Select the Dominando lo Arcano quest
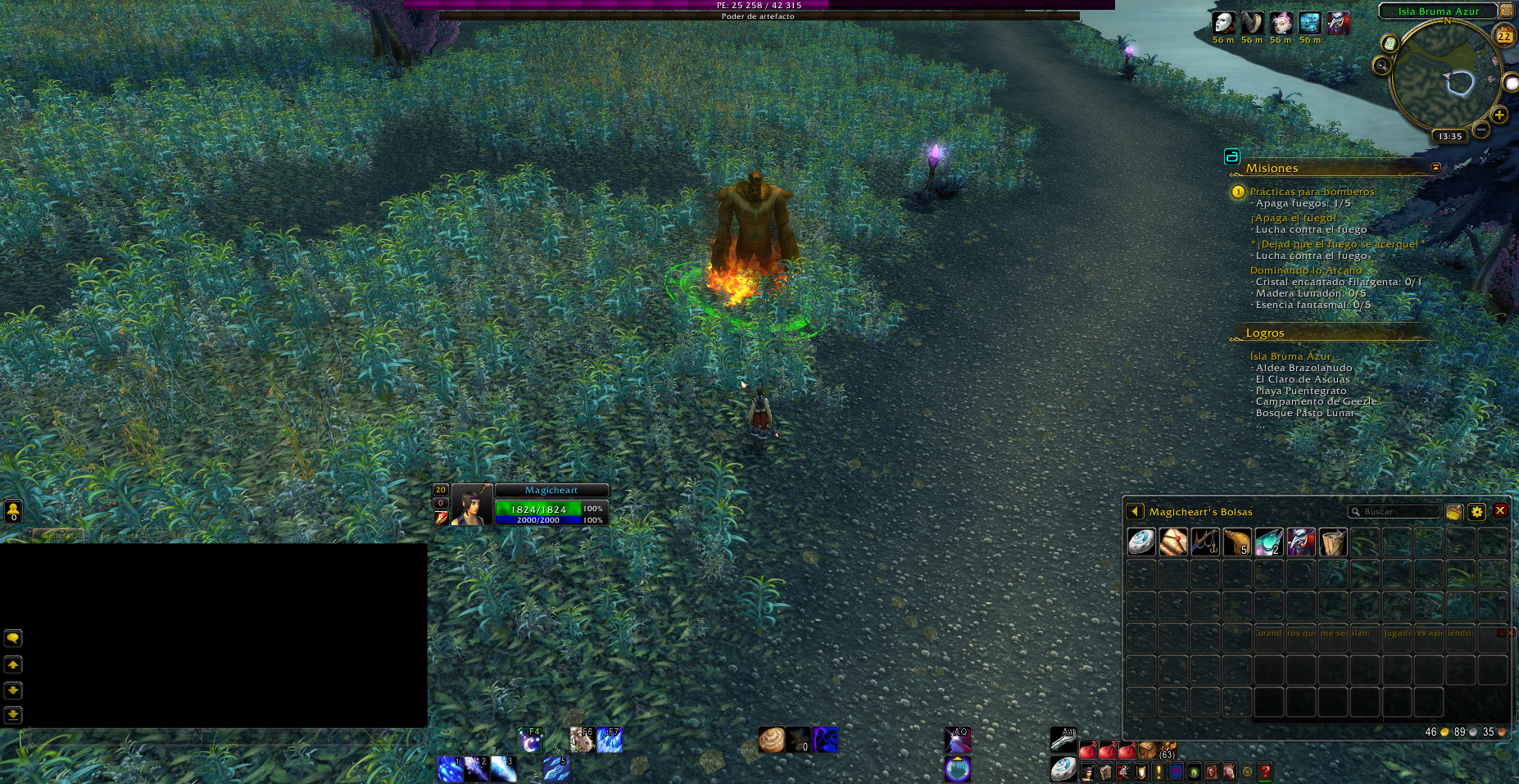This screenshot has width=1519, height=784. tap(1305, 270)
